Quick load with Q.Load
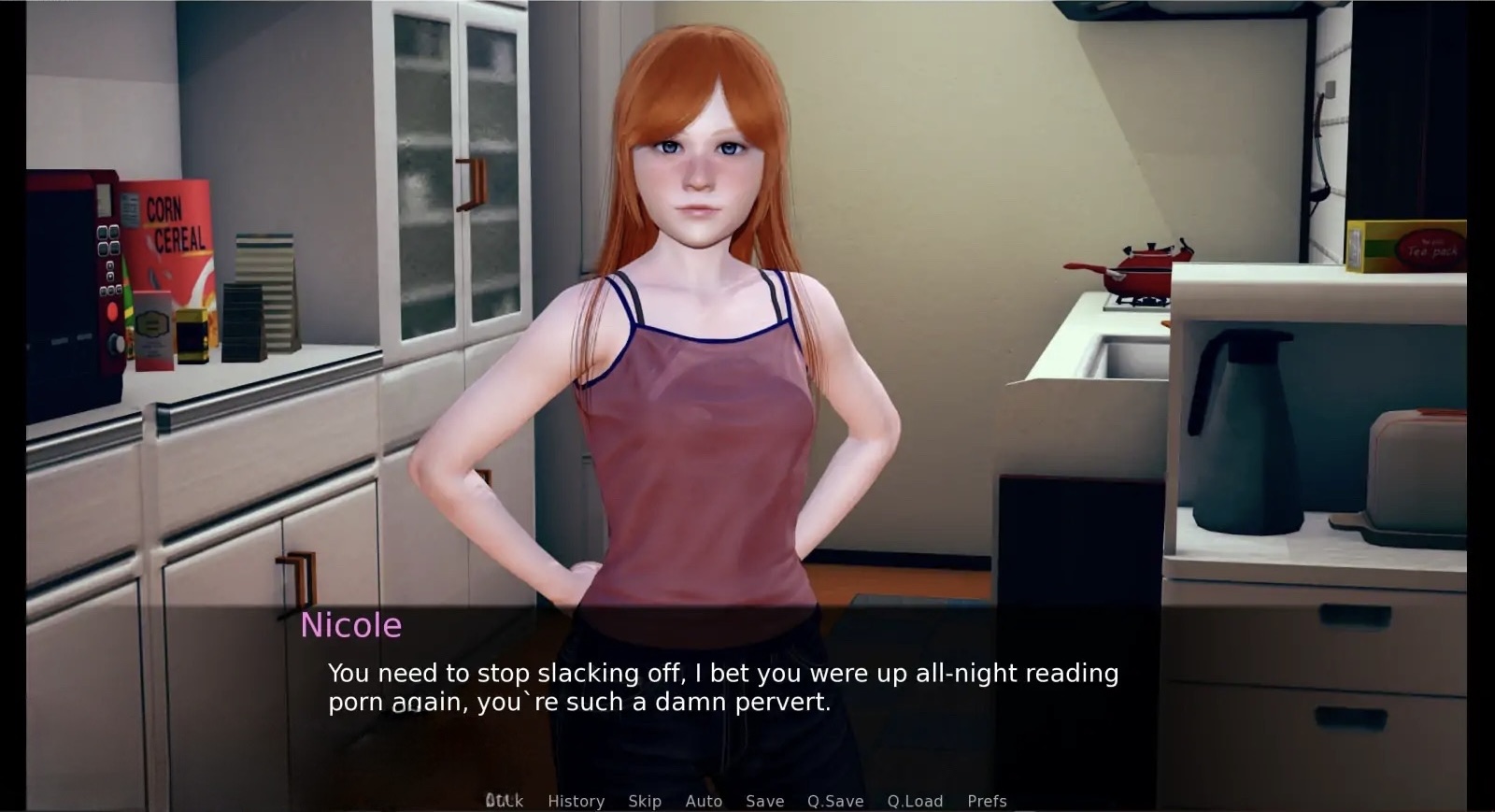The image size is (1495, 812). click(x=915, y=801)
